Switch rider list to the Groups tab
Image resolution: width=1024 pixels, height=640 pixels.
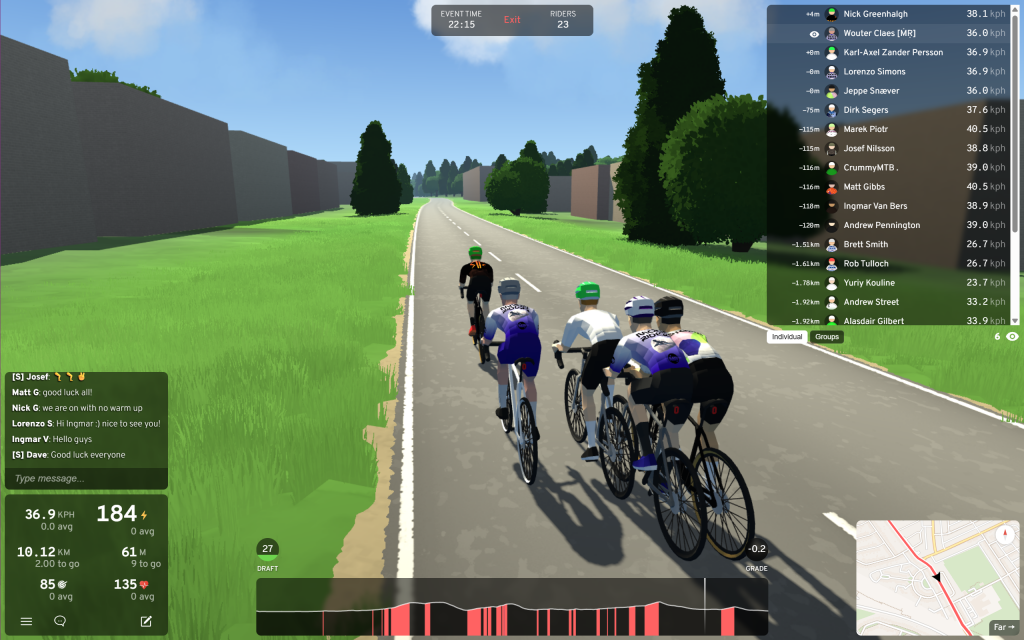827,337
